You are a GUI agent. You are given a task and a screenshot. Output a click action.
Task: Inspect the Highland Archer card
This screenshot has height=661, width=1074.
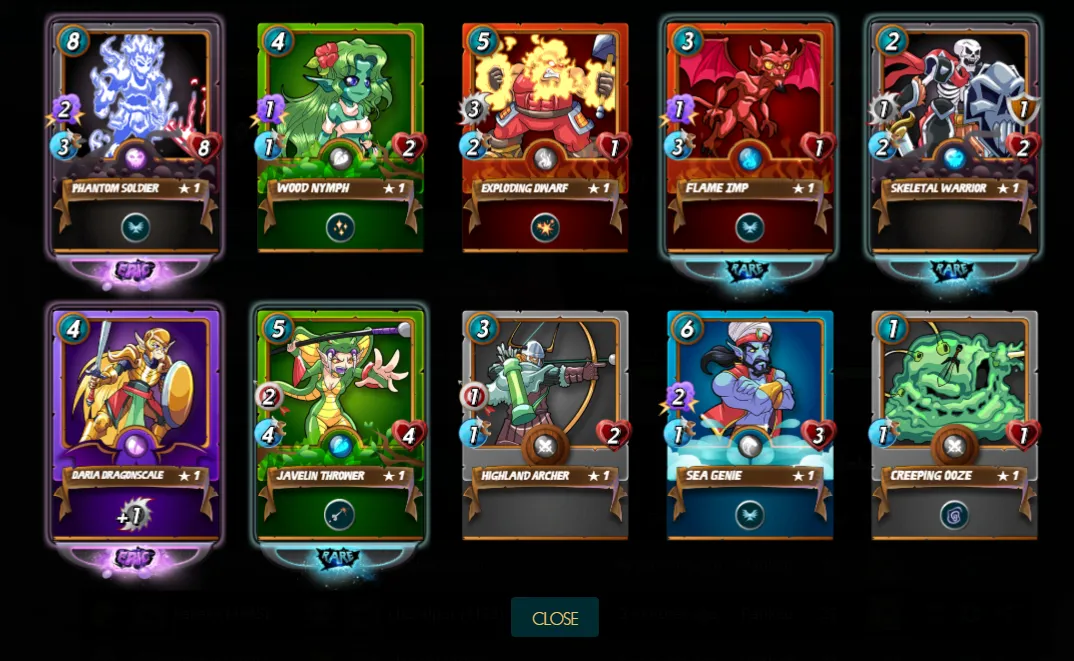[545, 425]
